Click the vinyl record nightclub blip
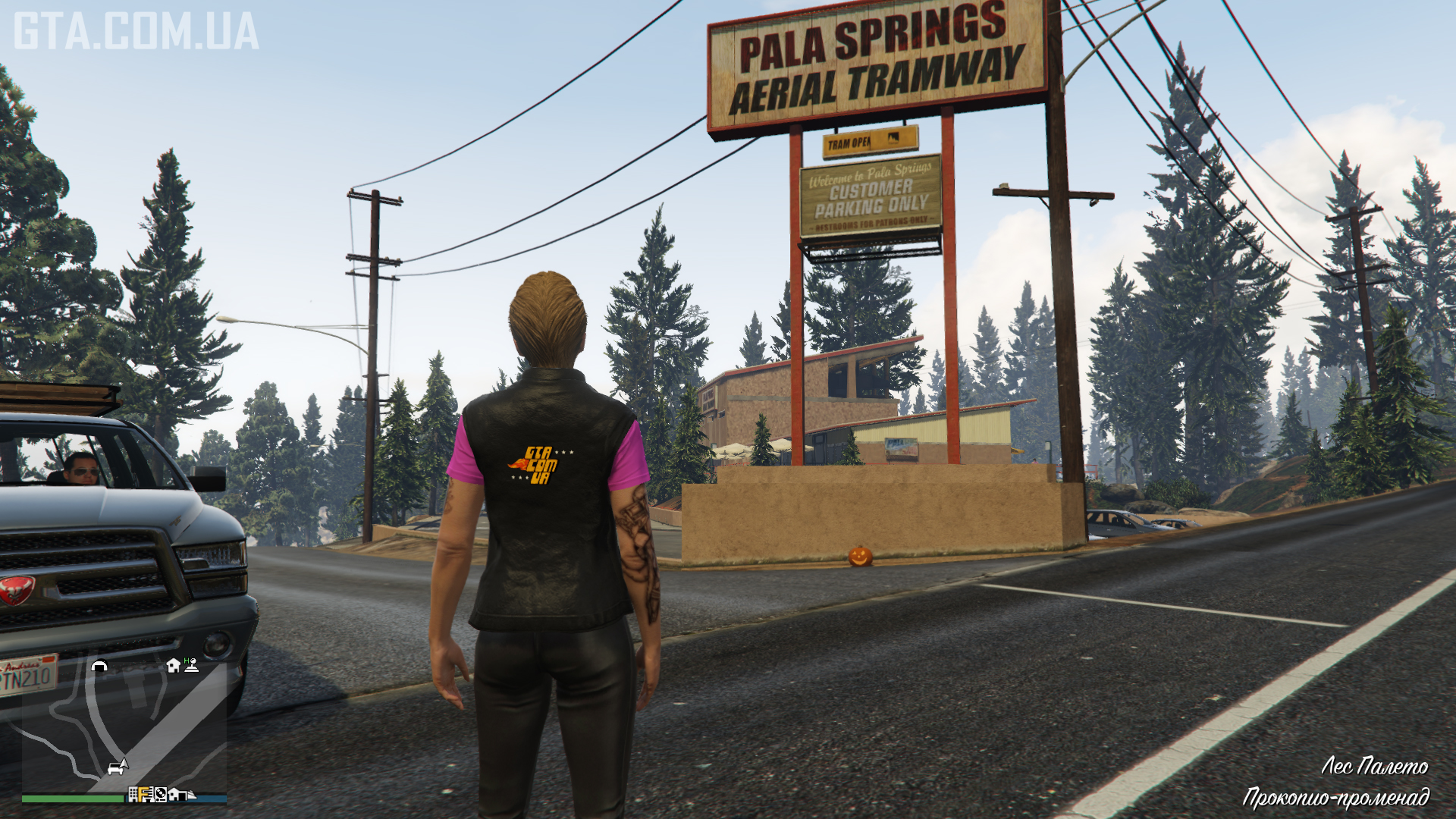Screen dimensions: 1456x819 point(160,795)
